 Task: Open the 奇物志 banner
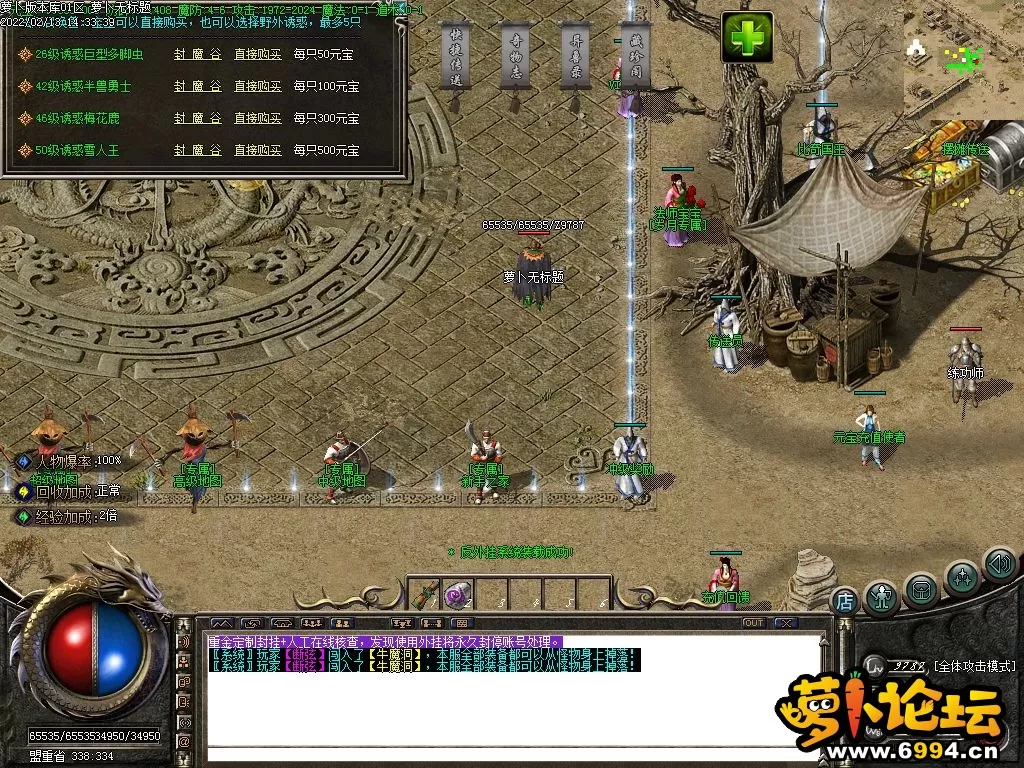[515, 56]
